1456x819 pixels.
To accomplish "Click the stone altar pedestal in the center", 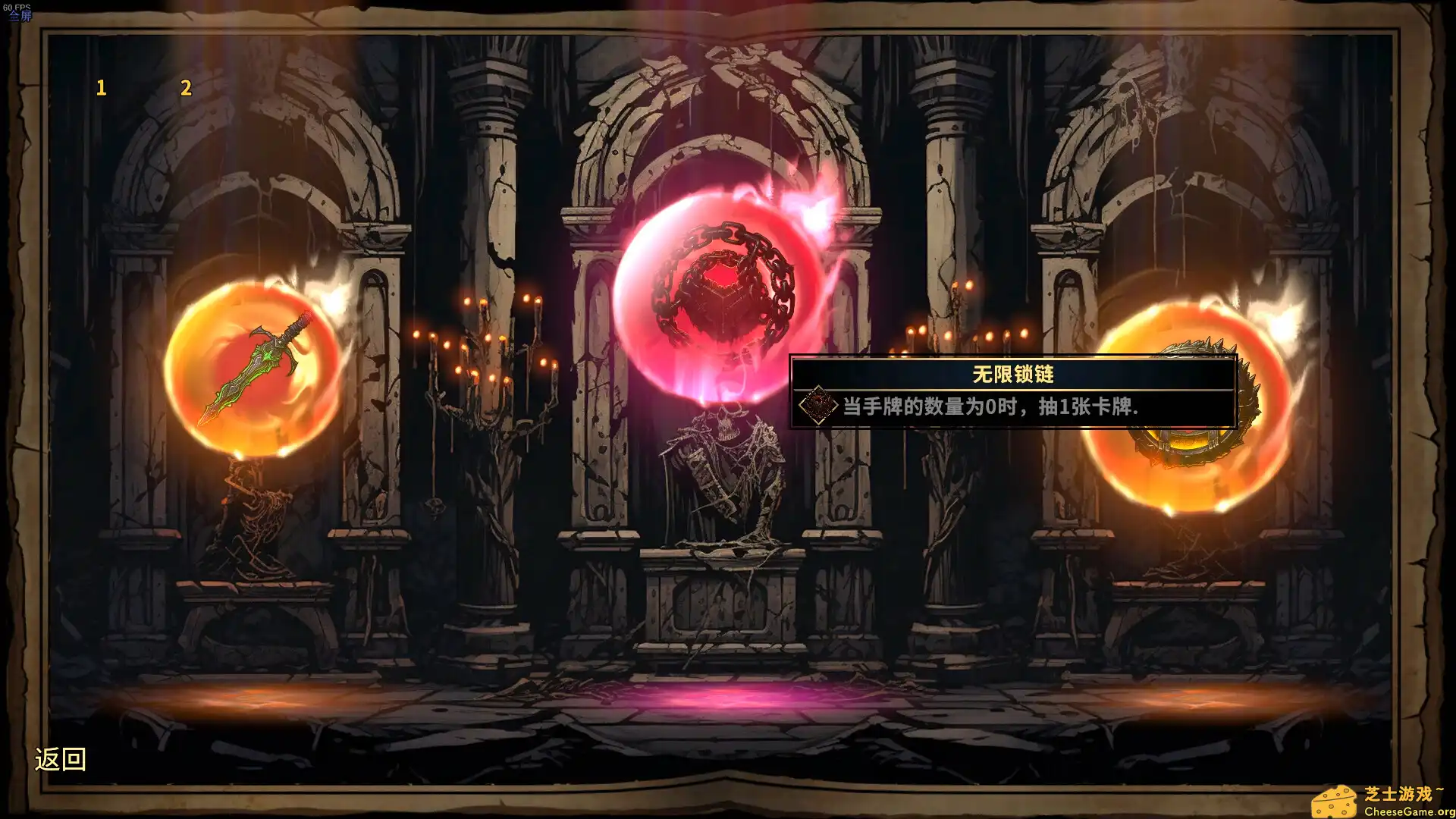I will 720,599.
